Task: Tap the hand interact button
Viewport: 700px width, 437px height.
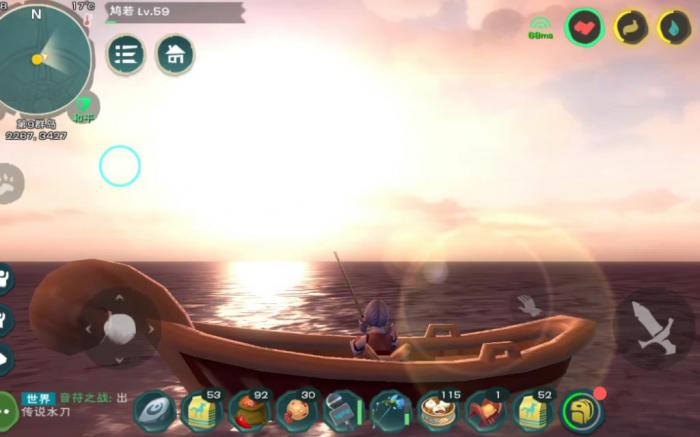Action: 529,305
